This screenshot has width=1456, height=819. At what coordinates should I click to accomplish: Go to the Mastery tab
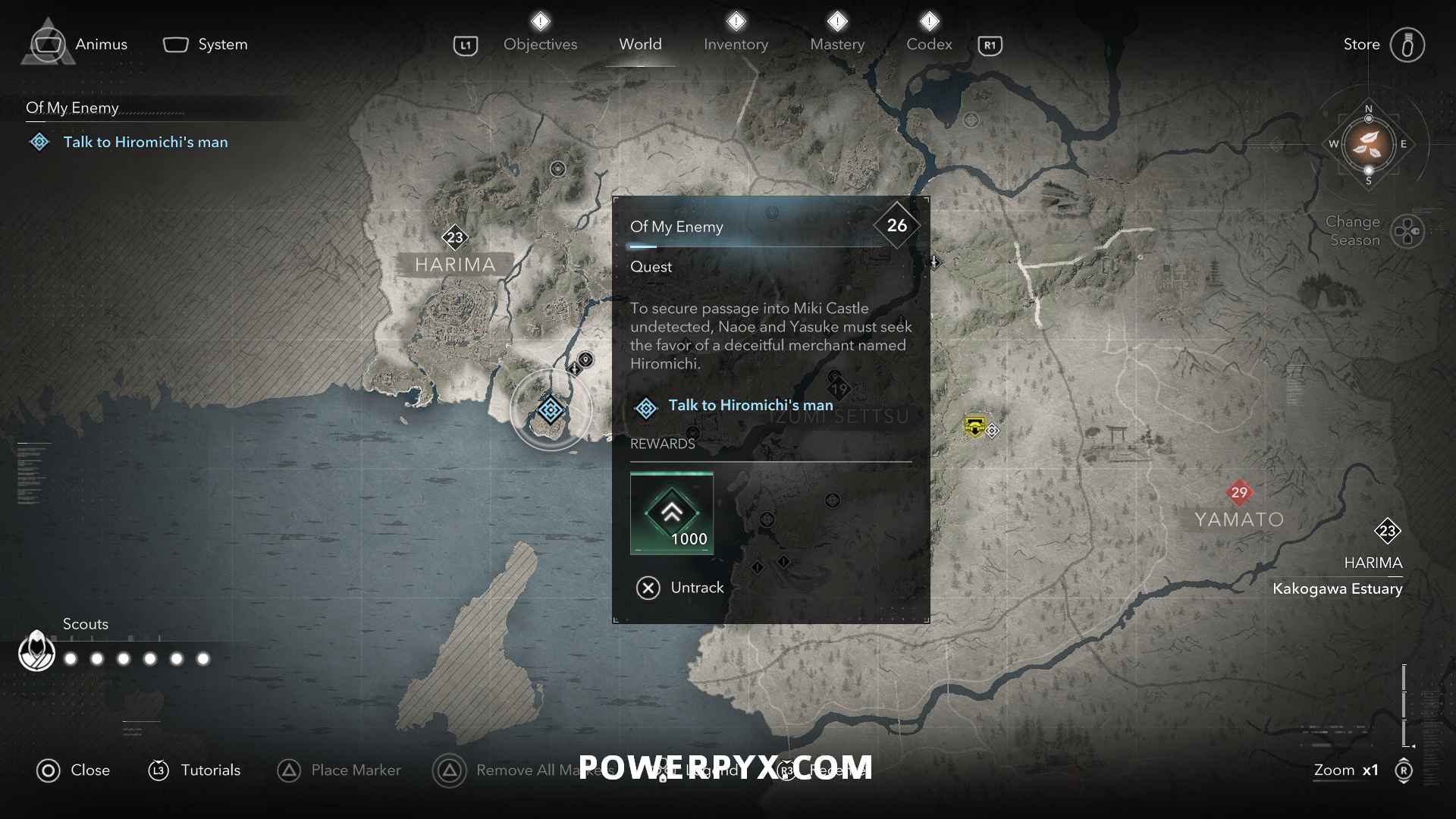[837, 44]
